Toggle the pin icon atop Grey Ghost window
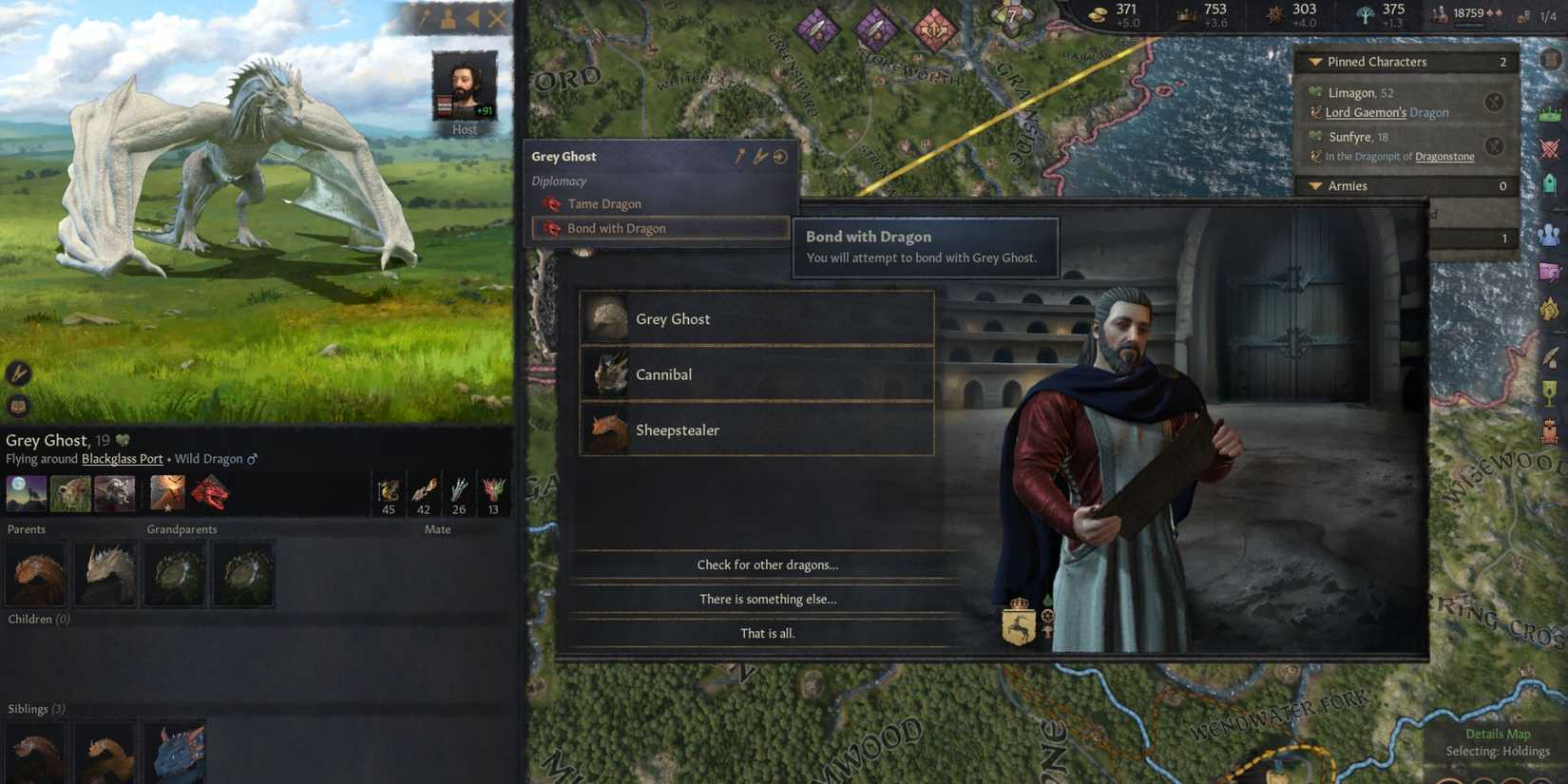 [x=739, y=156]
